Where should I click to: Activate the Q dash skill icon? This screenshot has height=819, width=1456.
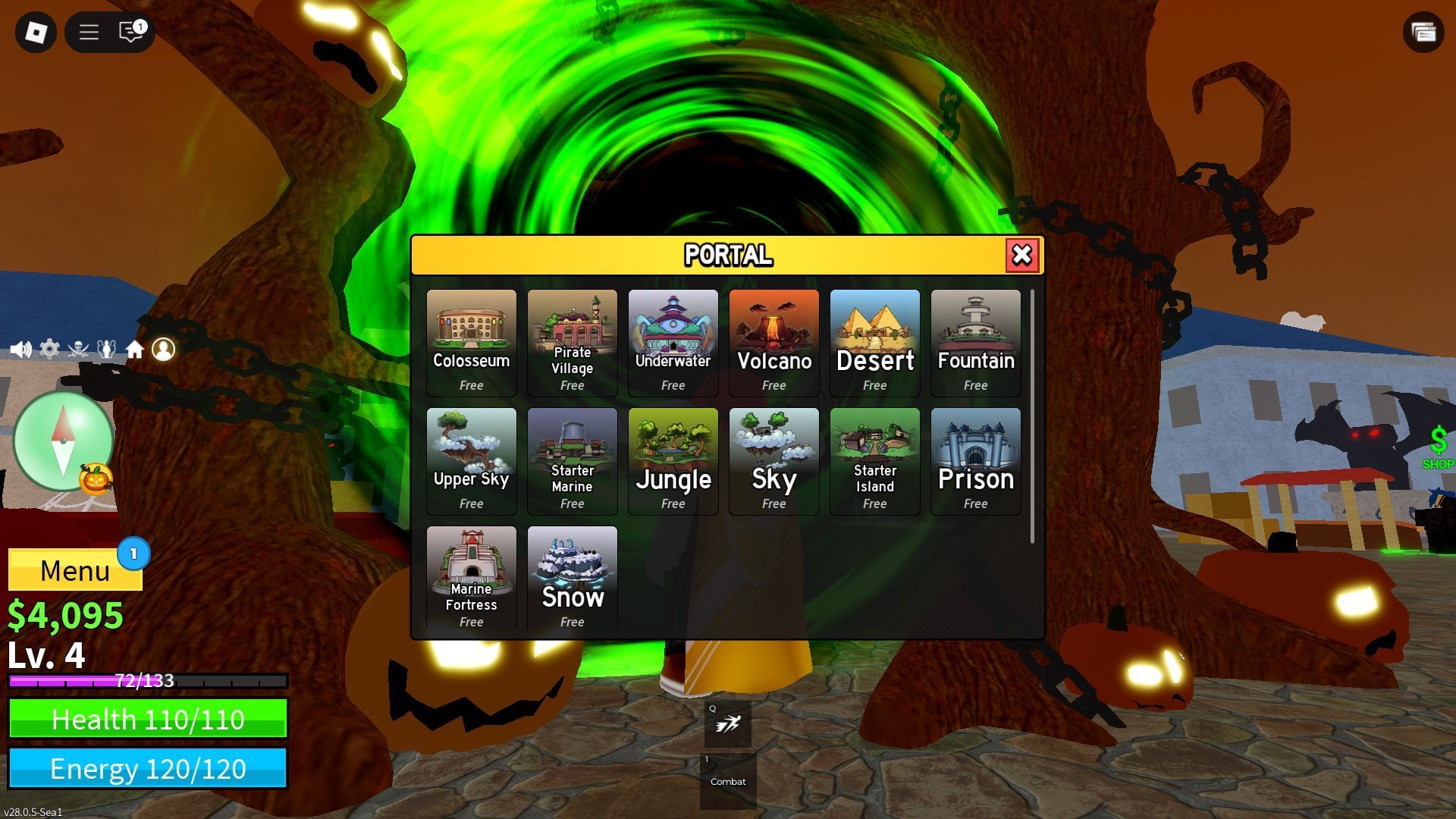tap(726, 724)
